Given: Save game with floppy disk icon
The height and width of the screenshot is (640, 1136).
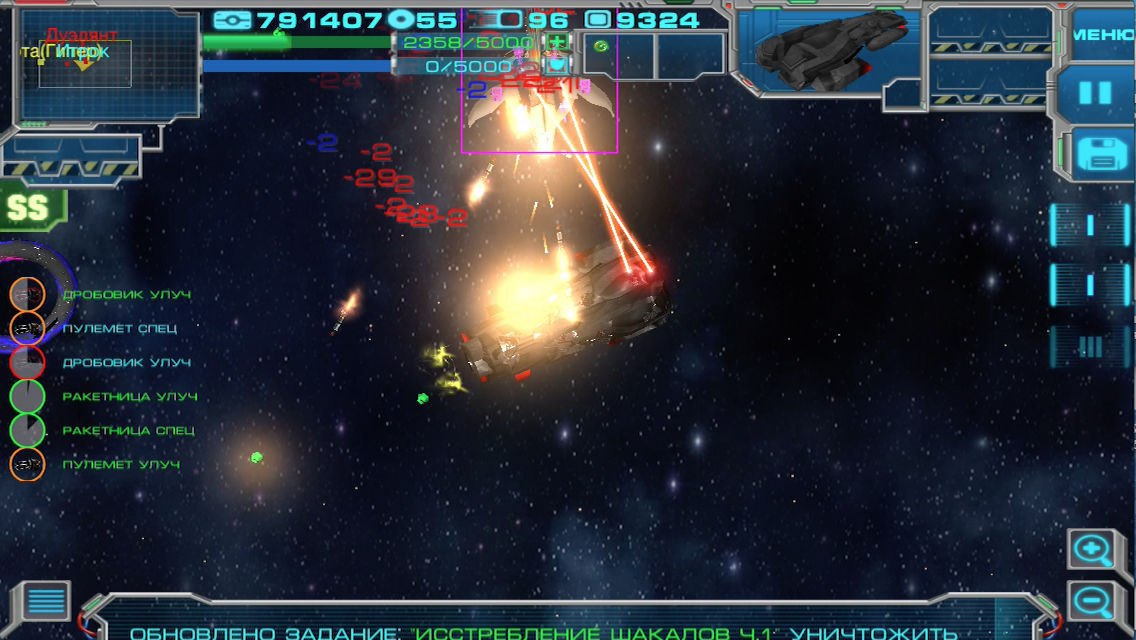Looking at the screenshot, I should pyautogui.click(x=1098, y=154).
